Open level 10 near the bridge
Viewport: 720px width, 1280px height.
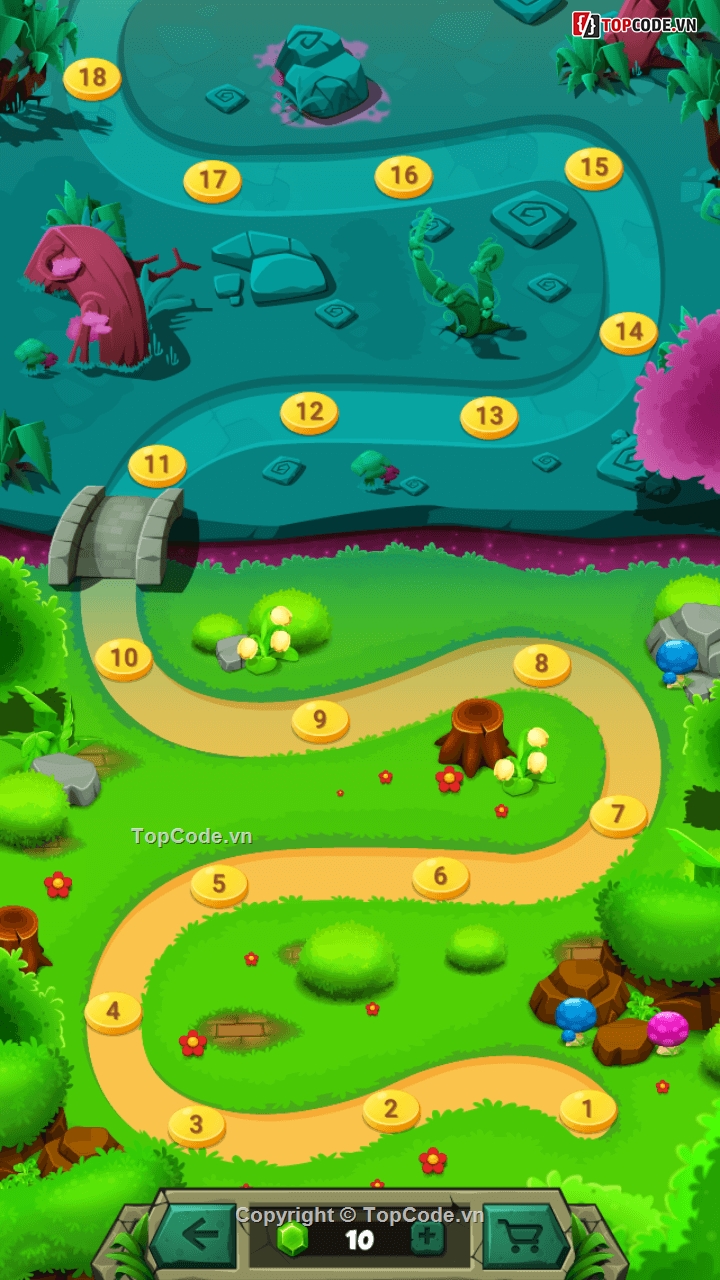pos(124,658)
